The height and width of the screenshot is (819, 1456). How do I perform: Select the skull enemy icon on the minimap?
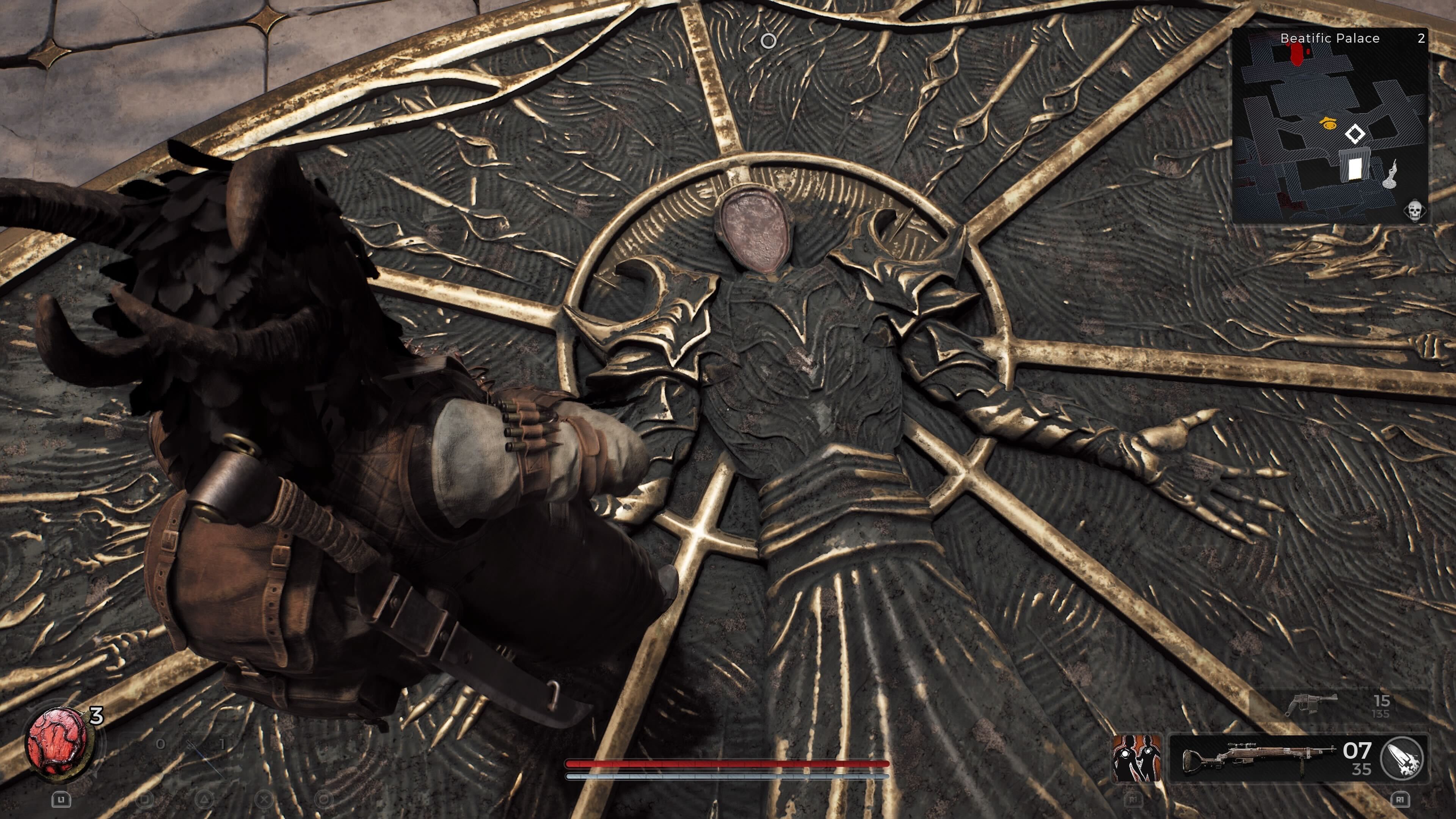pos(1415,212)
